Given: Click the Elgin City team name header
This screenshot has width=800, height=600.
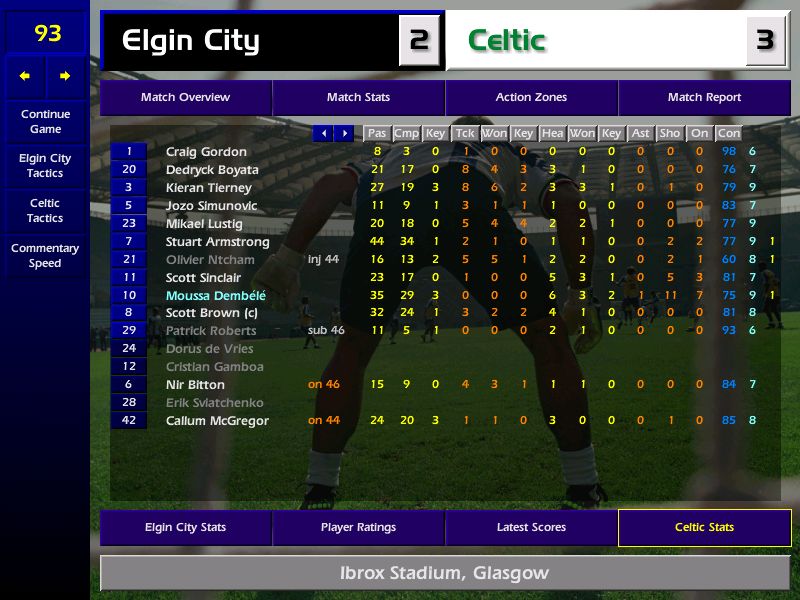Looking at the screenshot, I should click(x=190, y=41).
